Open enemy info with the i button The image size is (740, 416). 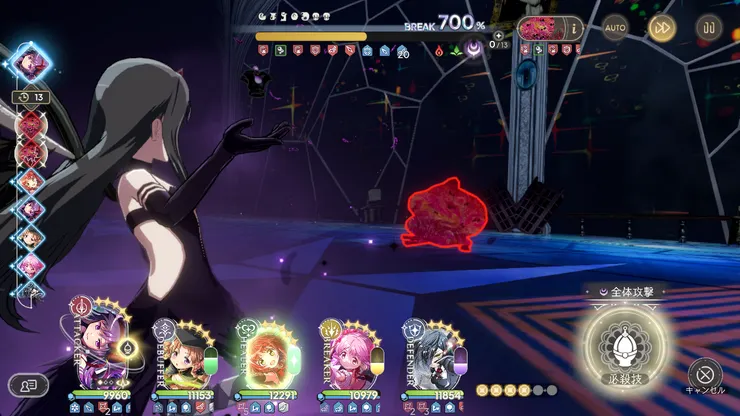point(574,28)
